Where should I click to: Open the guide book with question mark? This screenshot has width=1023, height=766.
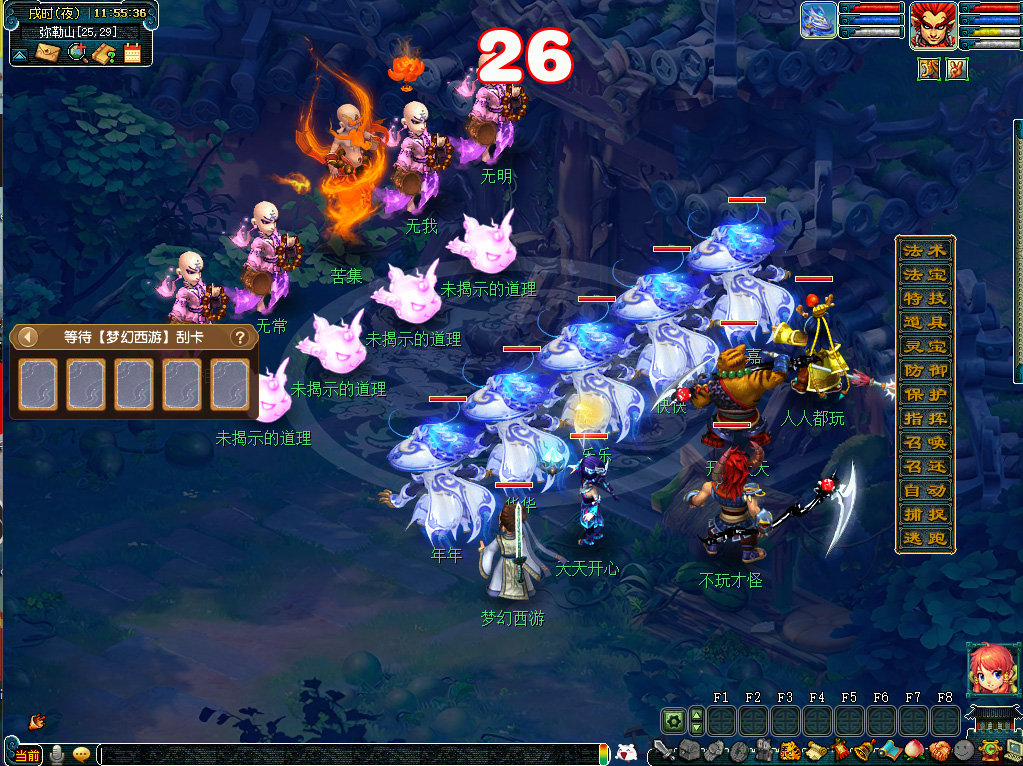[x=104, y=53]
